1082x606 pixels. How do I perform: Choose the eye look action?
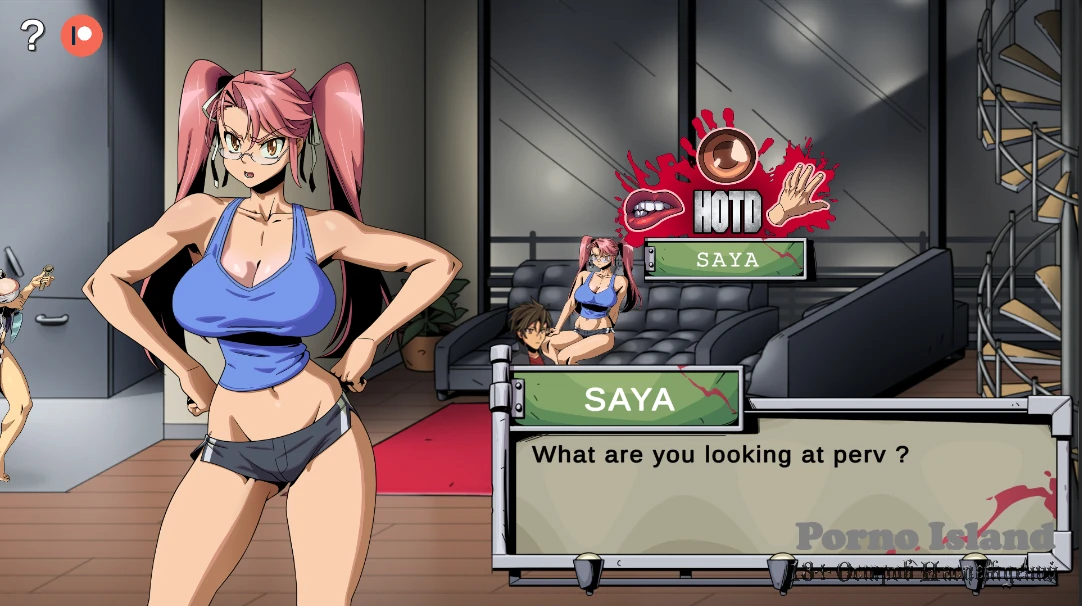click(x=727, y=154)
